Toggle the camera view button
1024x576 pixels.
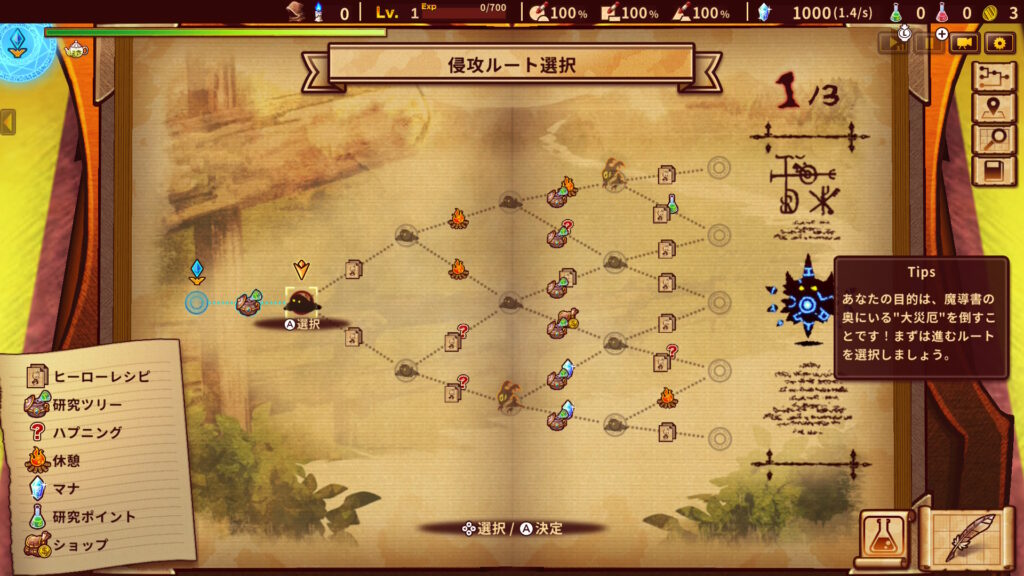pos(964,42)
